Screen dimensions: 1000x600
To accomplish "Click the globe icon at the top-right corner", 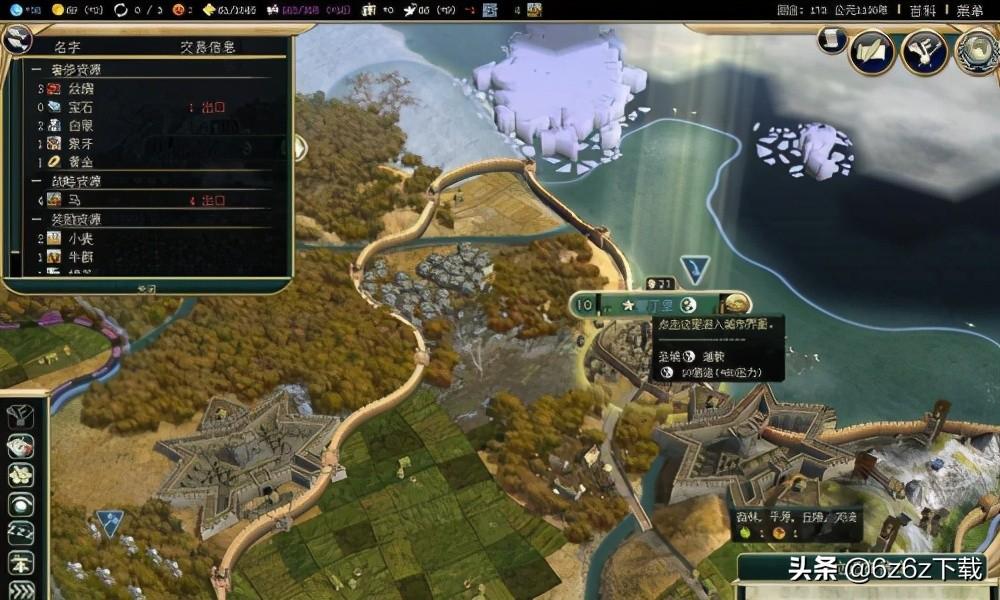I will pyautogui.click(x=975, y=50).
